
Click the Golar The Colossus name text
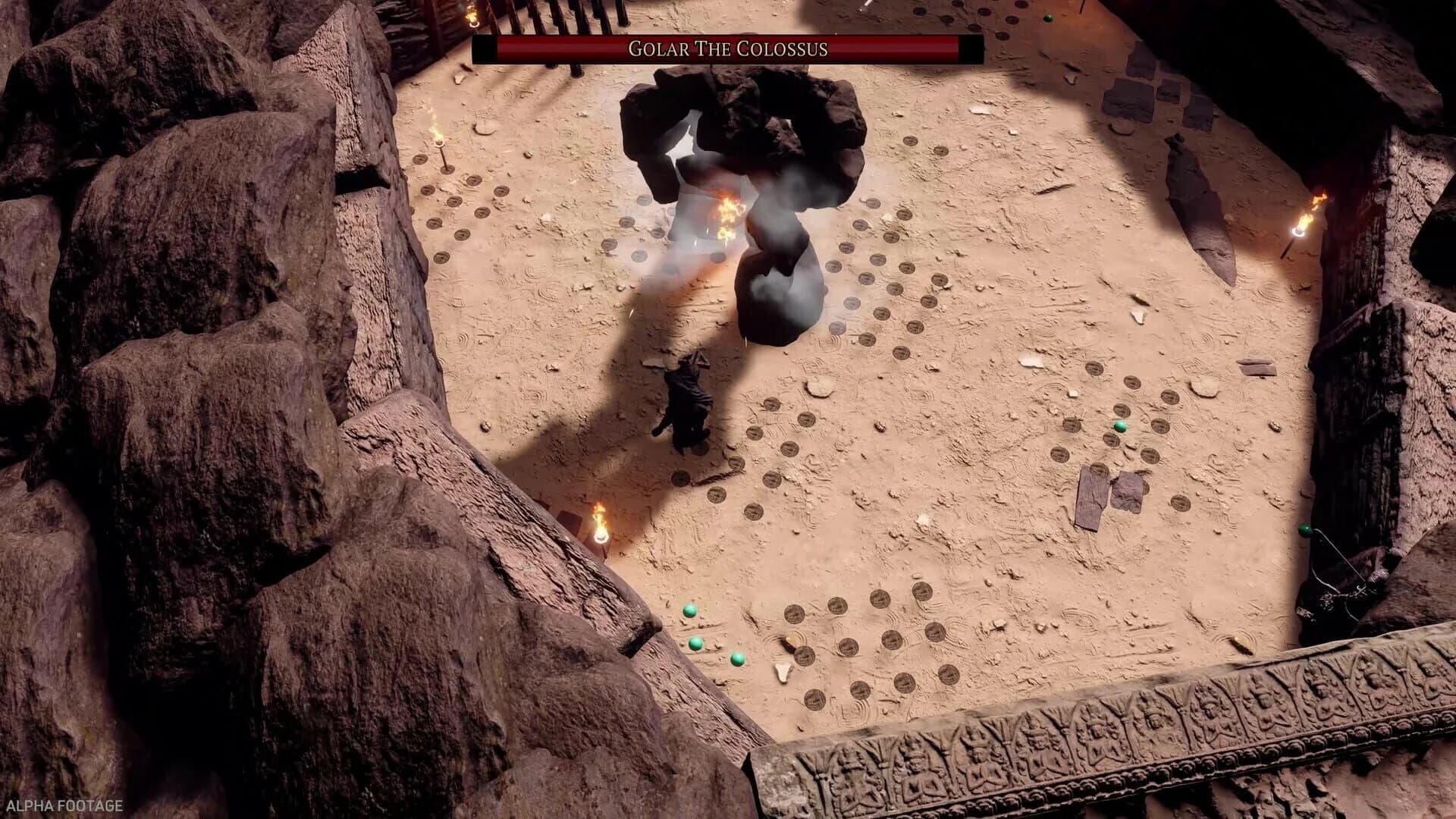728,48
